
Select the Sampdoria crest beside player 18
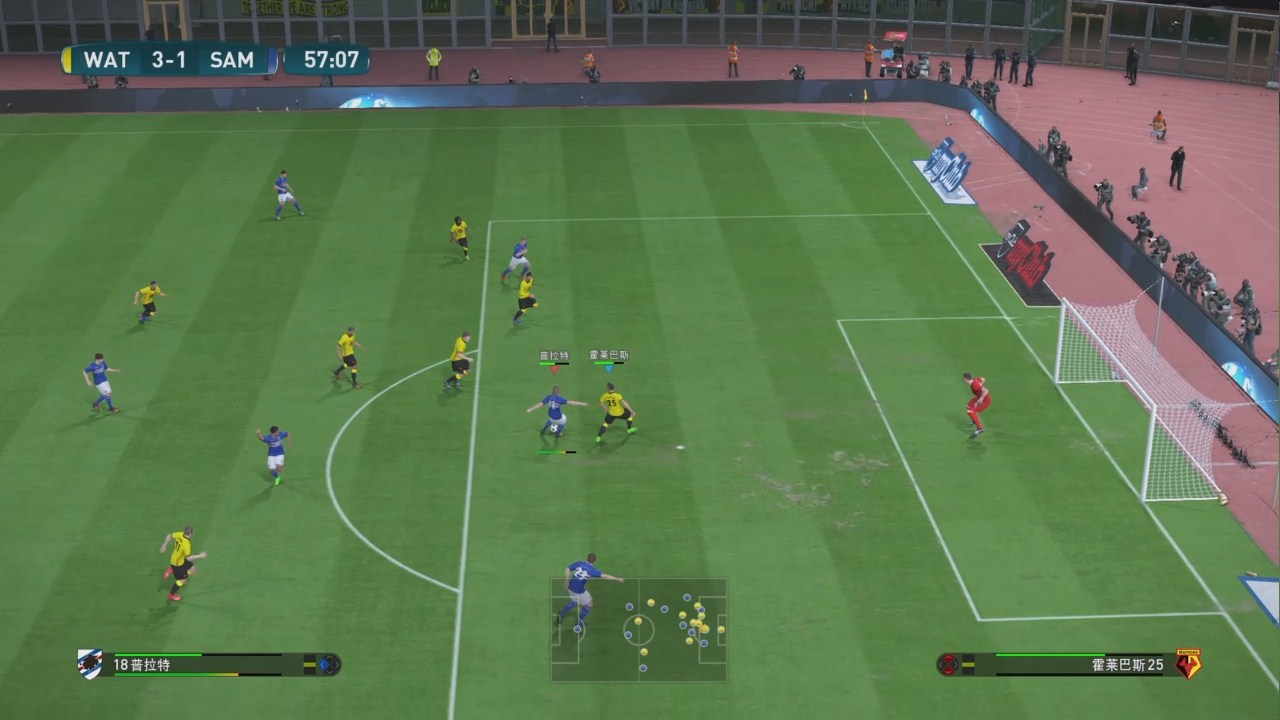click(90, 663)
